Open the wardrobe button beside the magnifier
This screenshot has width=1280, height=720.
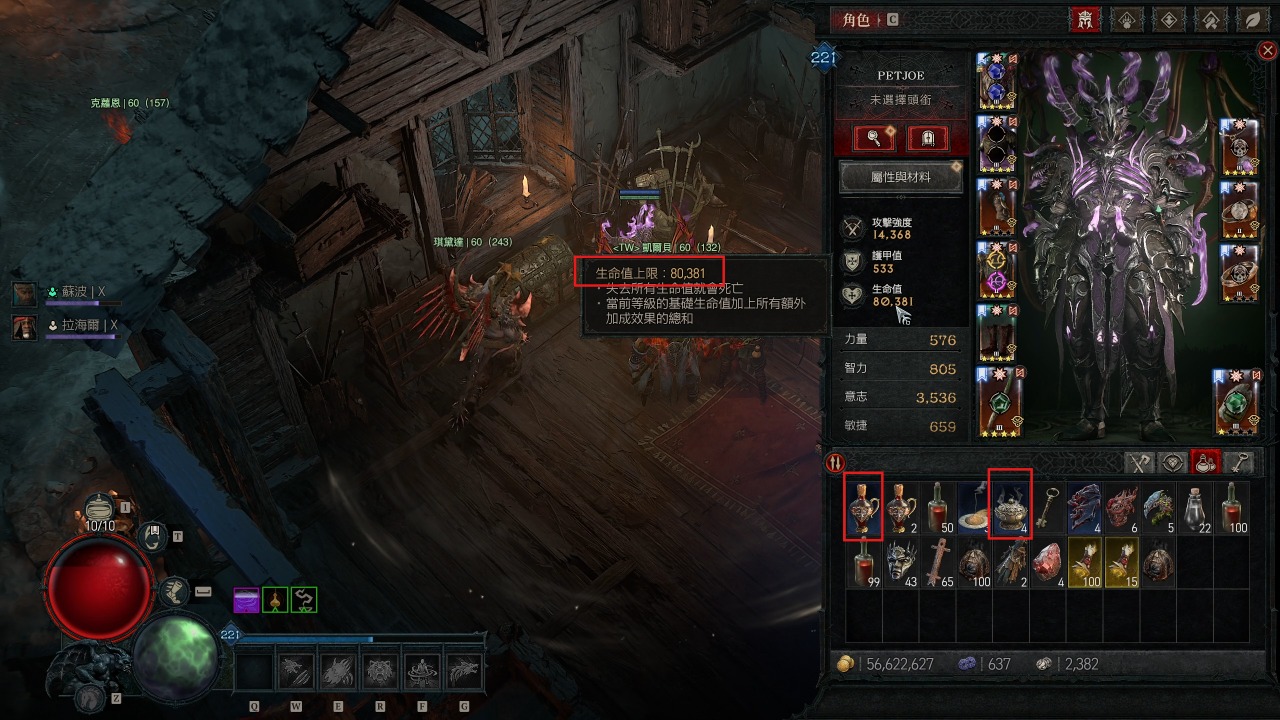coord(927,138)
